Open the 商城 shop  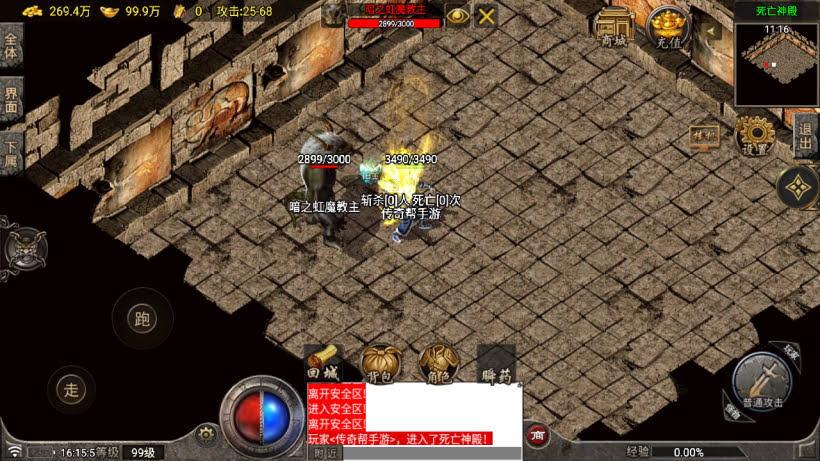point(614,28)
